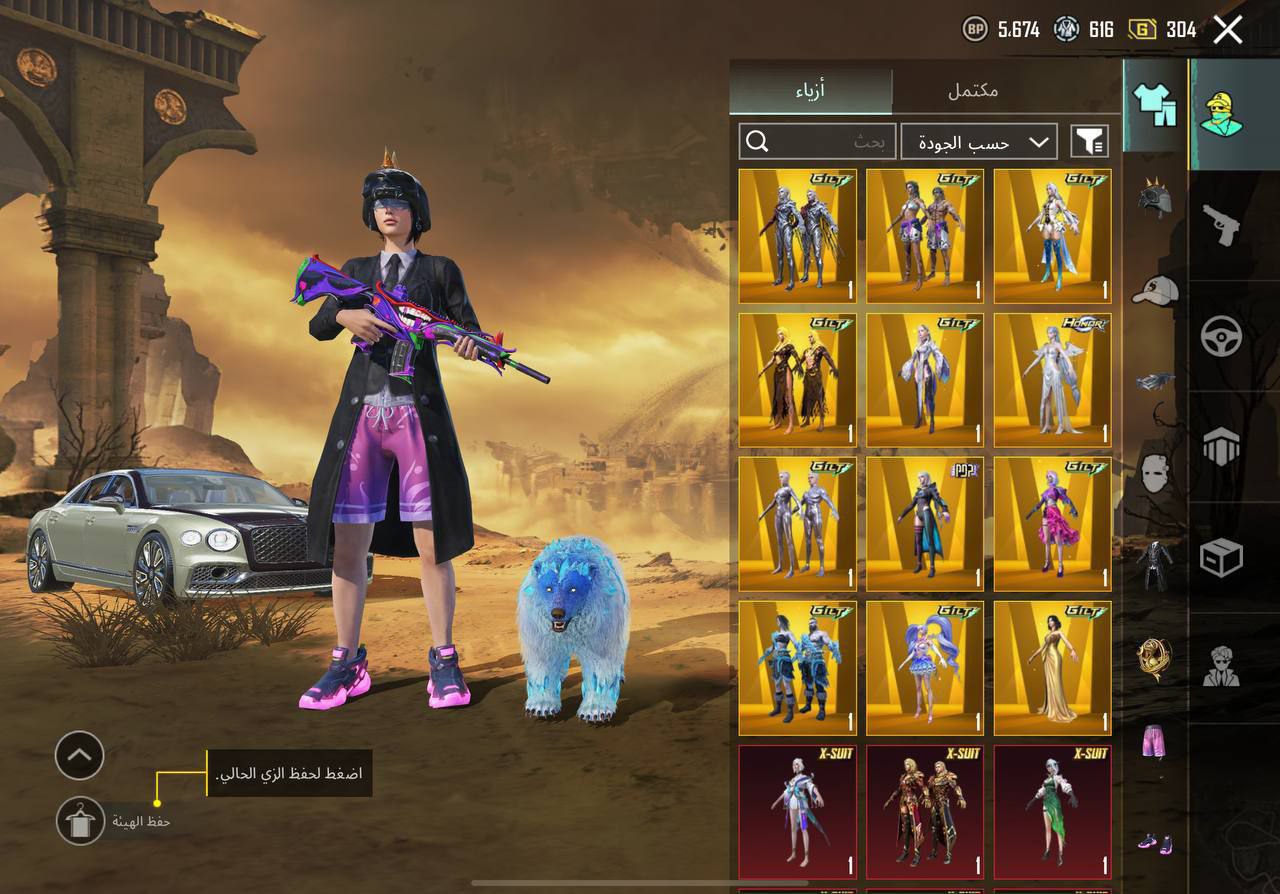Open the pistol weapons section

1221,225
